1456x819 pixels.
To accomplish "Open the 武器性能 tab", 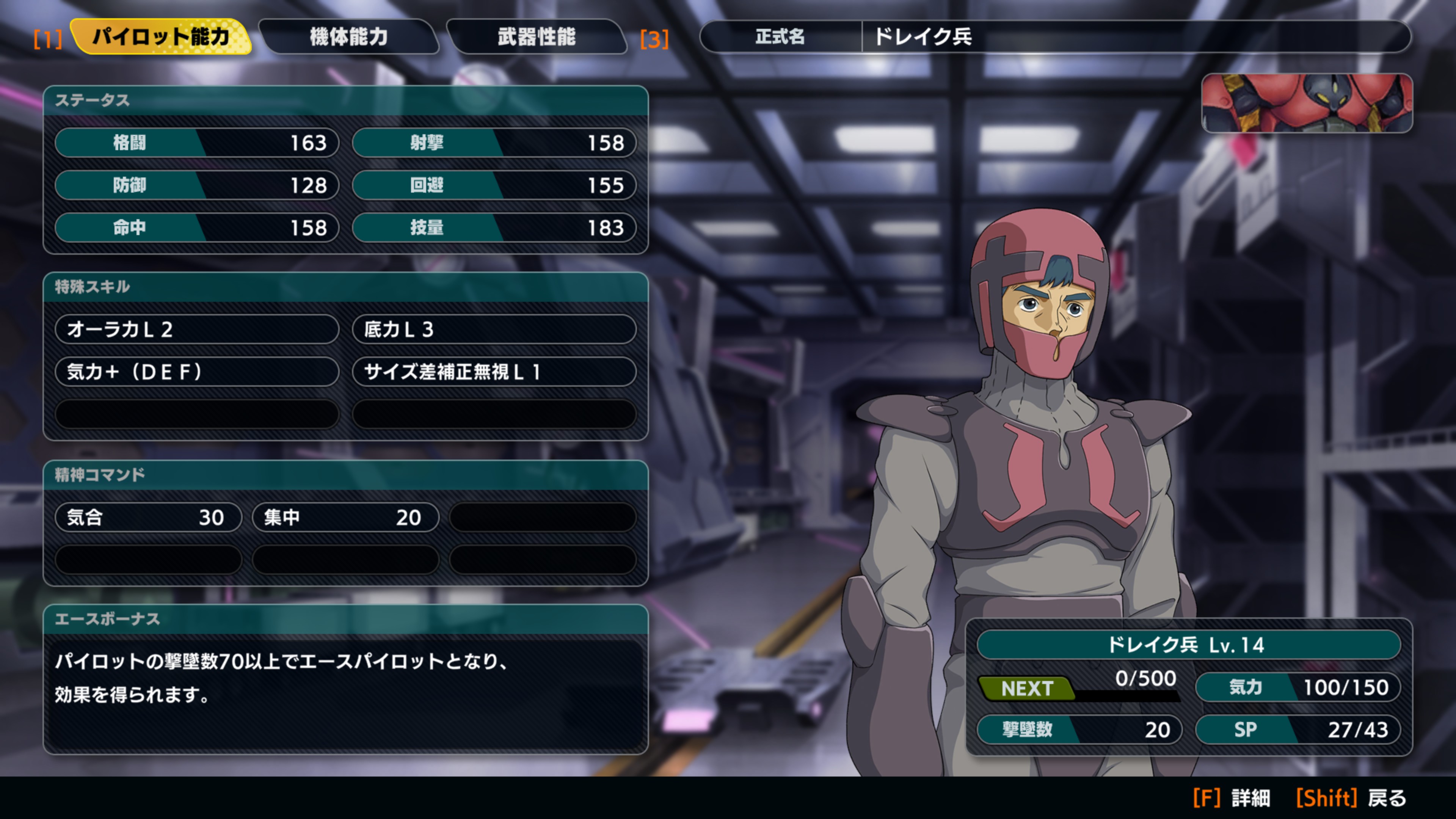I will [x=537, y=37].
